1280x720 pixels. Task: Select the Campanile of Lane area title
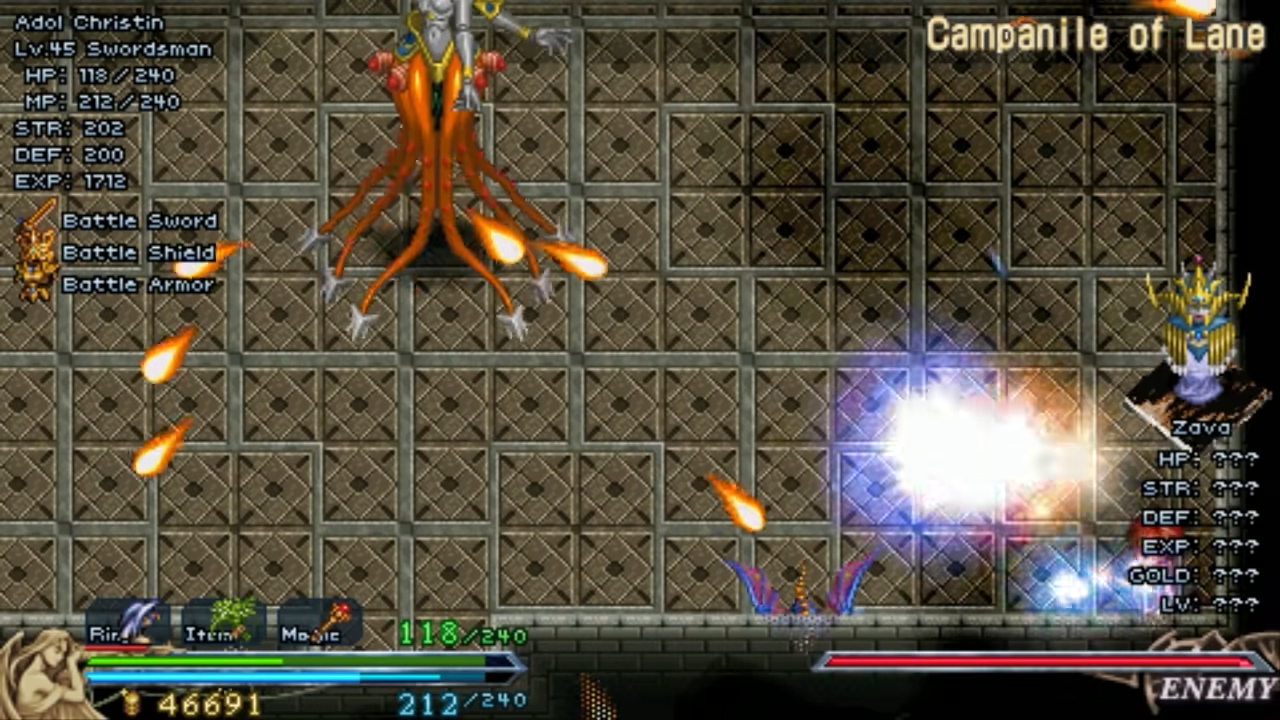coord(1095,36)
